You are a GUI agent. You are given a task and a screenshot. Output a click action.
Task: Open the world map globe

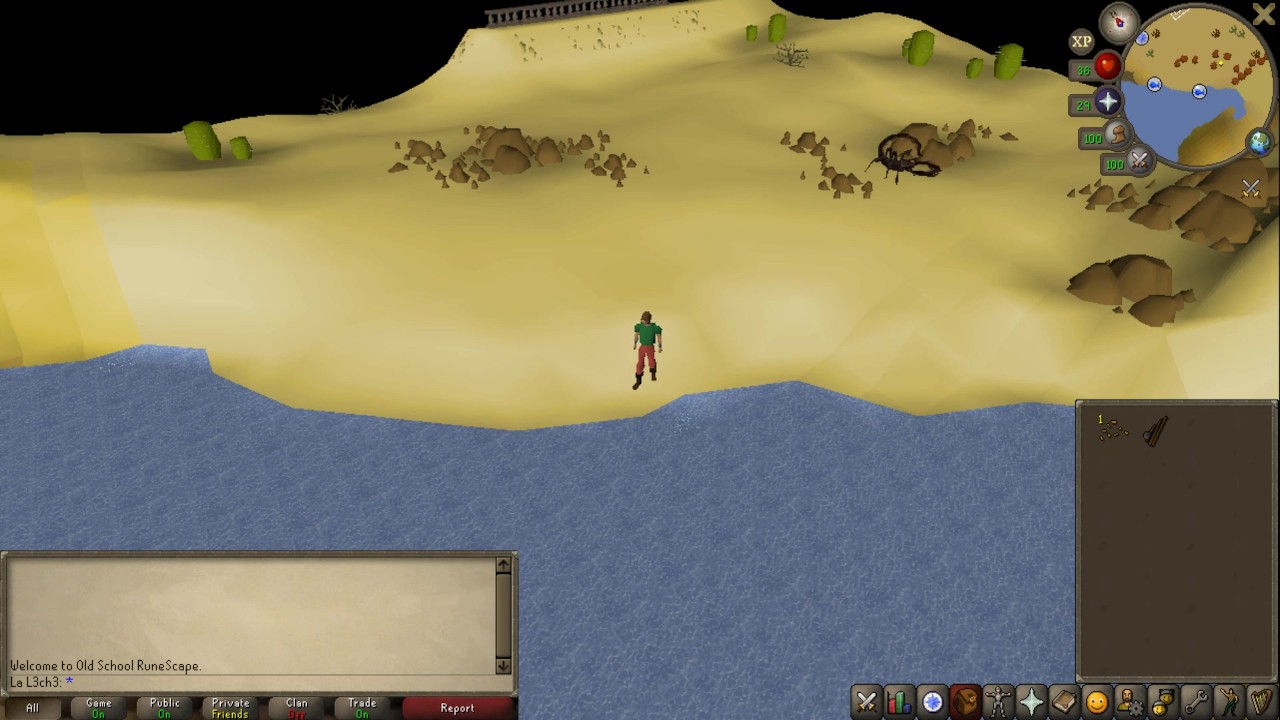[x=1259, y=142]
